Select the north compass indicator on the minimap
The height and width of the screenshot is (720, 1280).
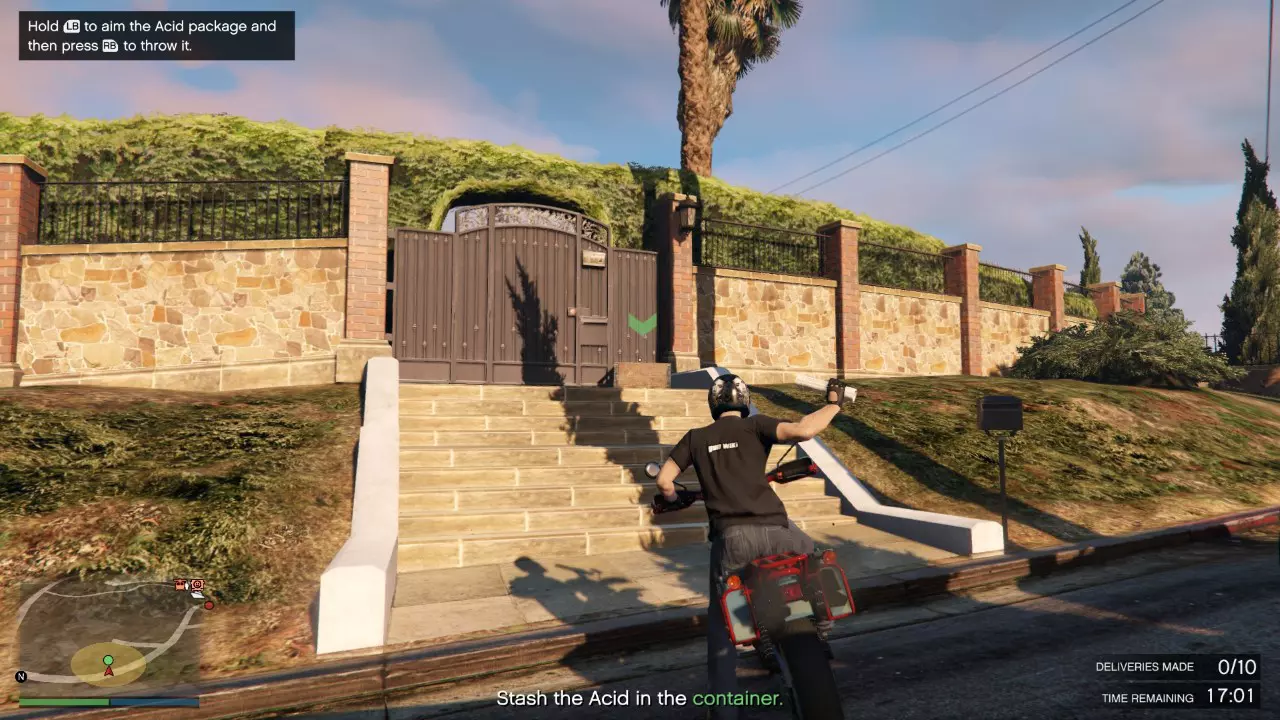click(x=21, y=676)
